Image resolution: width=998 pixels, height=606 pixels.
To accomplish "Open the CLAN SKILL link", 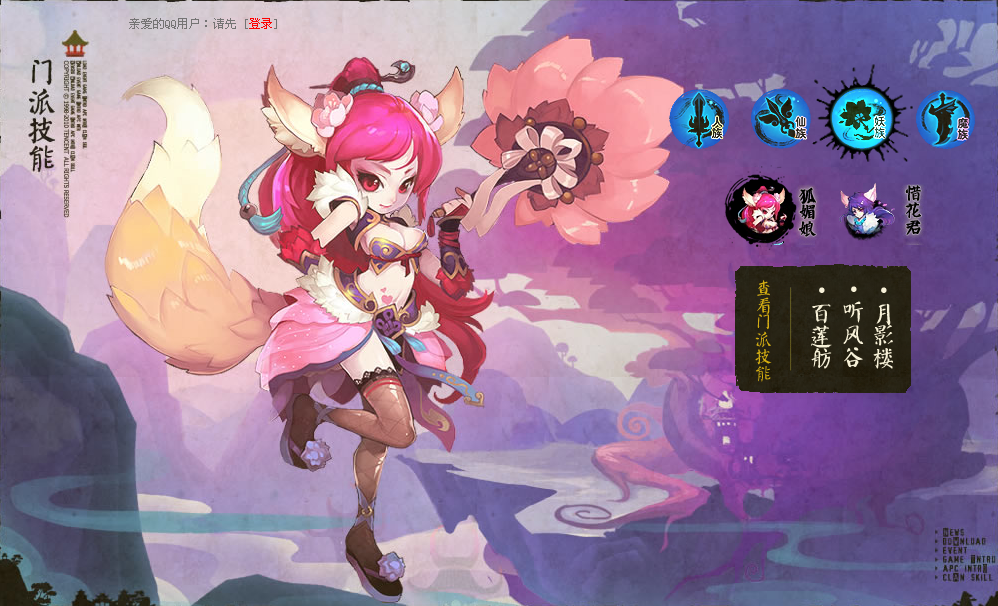I will (967, 577).
